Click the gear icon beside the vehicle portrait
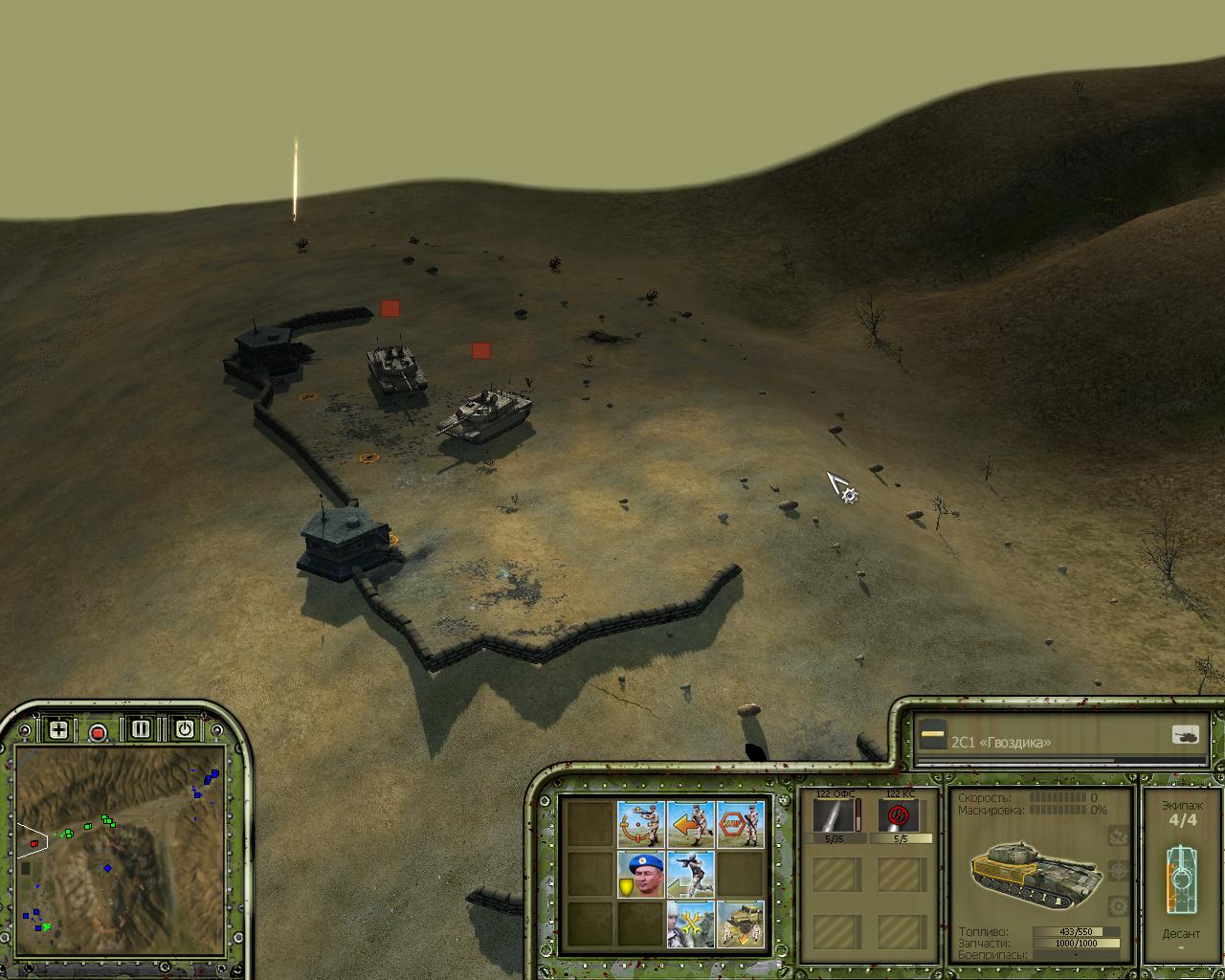This screenshot has width=1225, height=980. [1117, 904]
